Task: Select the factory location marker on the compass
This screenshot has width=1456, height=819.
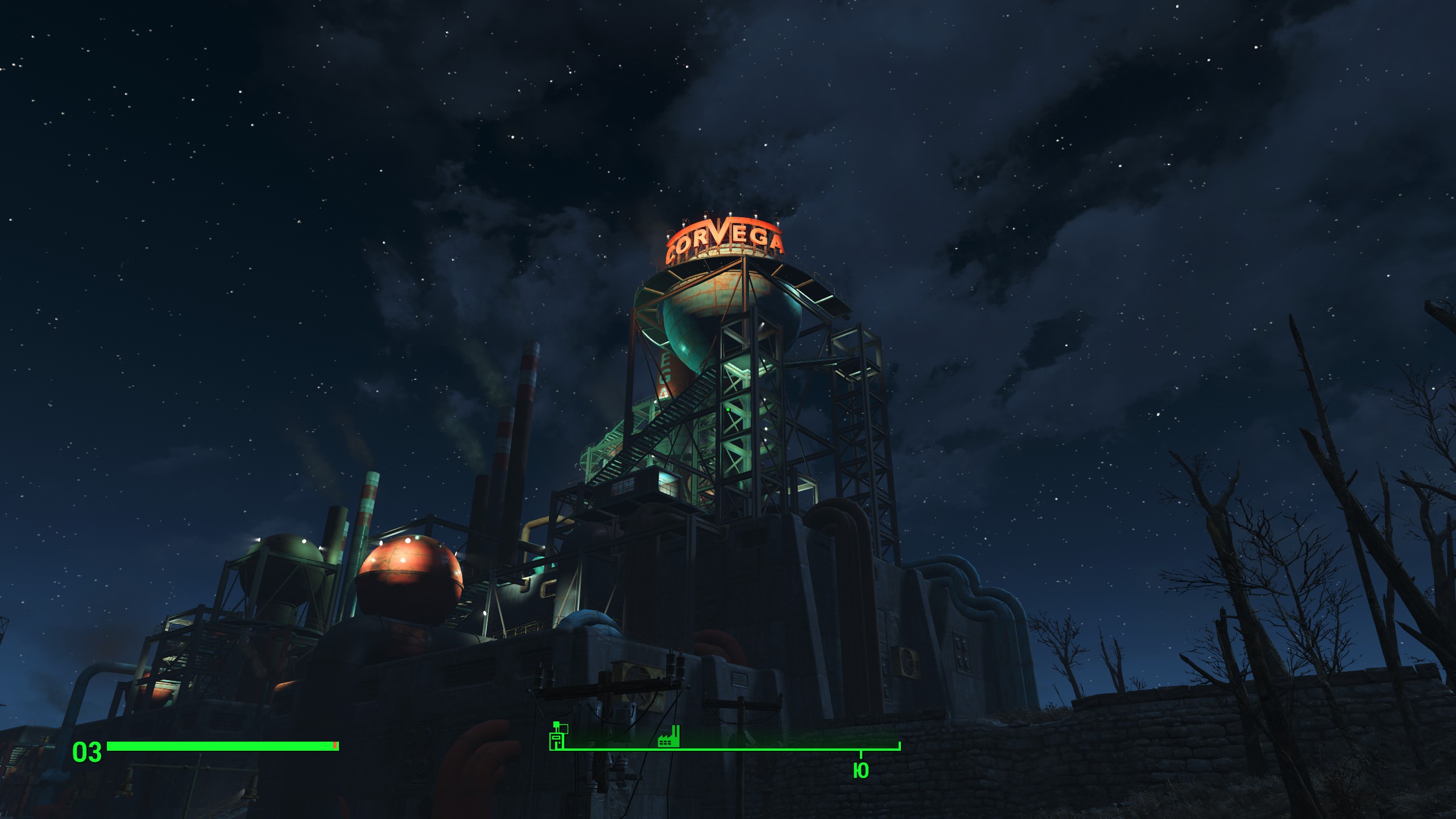Action: tap(669, 737)
